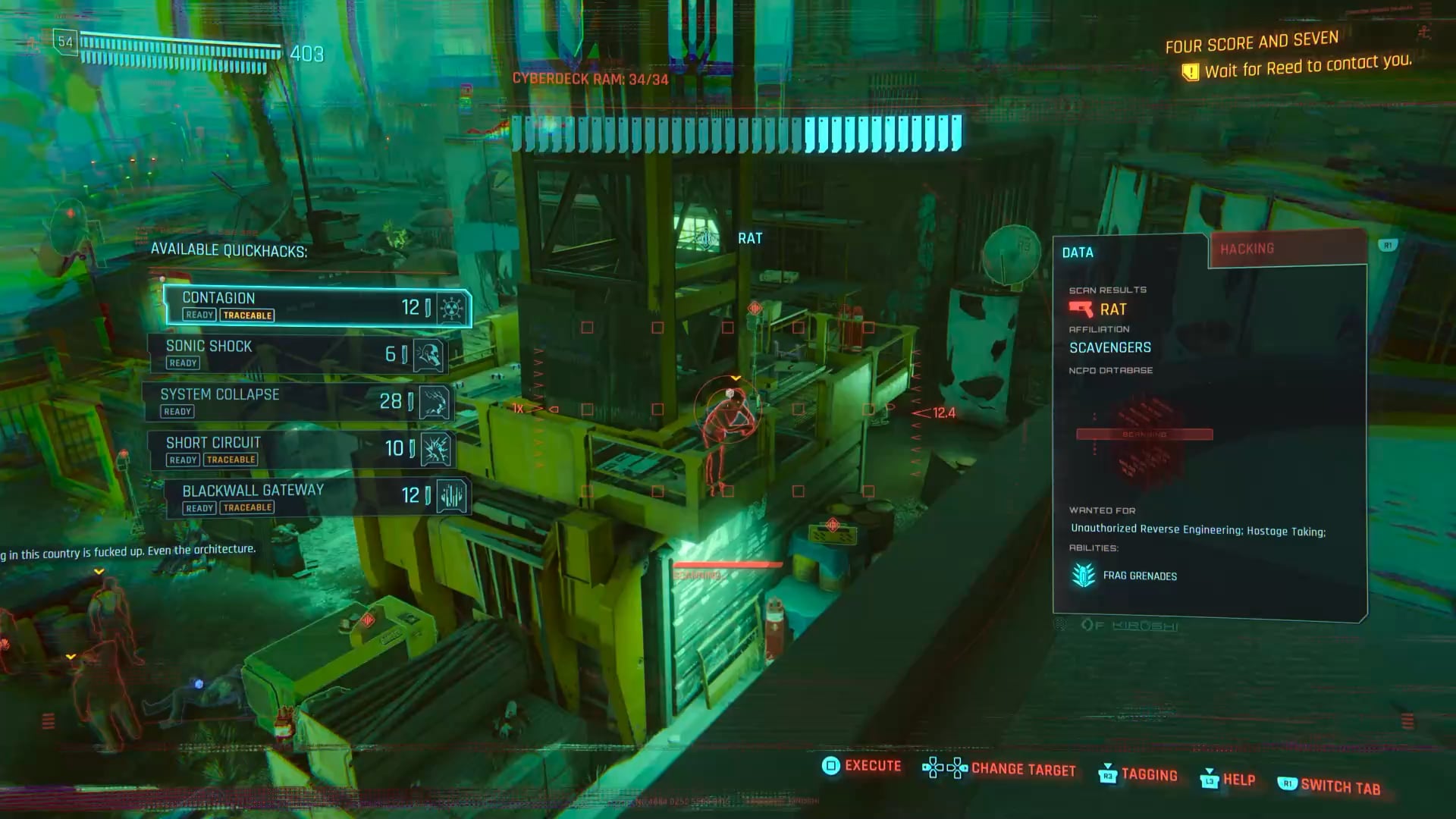The image size is (1456, 819).
Task: Choose the Sonic Shock quickhack
Action: point(297,354)
